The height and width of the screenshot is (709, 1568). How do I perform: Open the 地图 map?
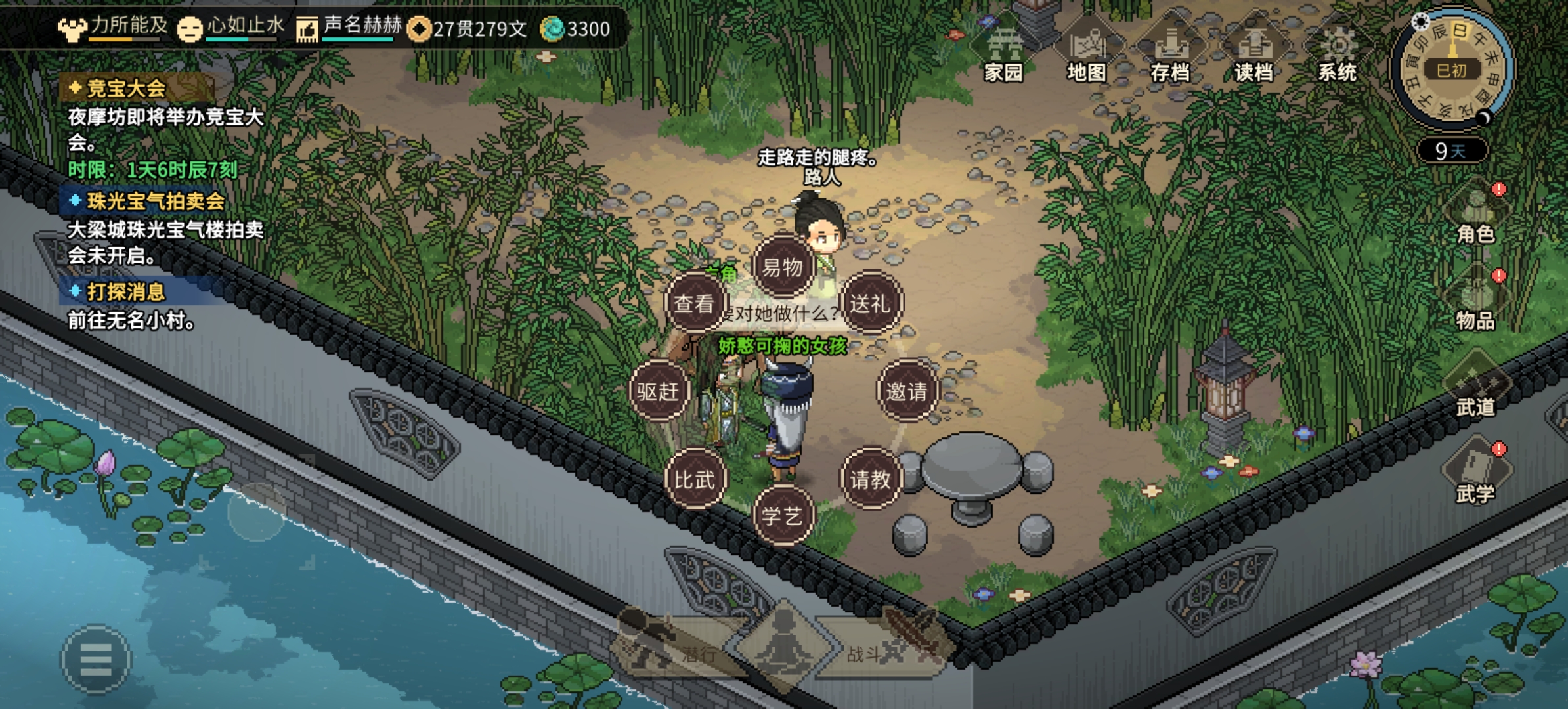[1087, 55]
